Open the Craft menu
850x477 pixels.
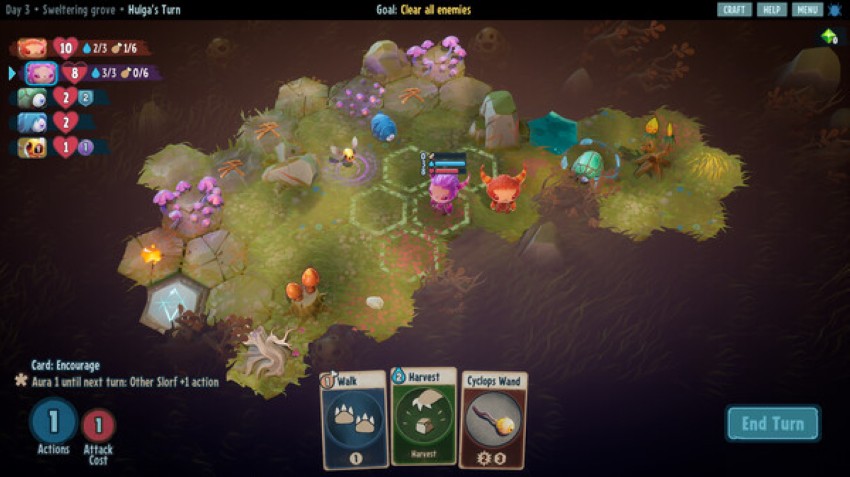(734, 10)
